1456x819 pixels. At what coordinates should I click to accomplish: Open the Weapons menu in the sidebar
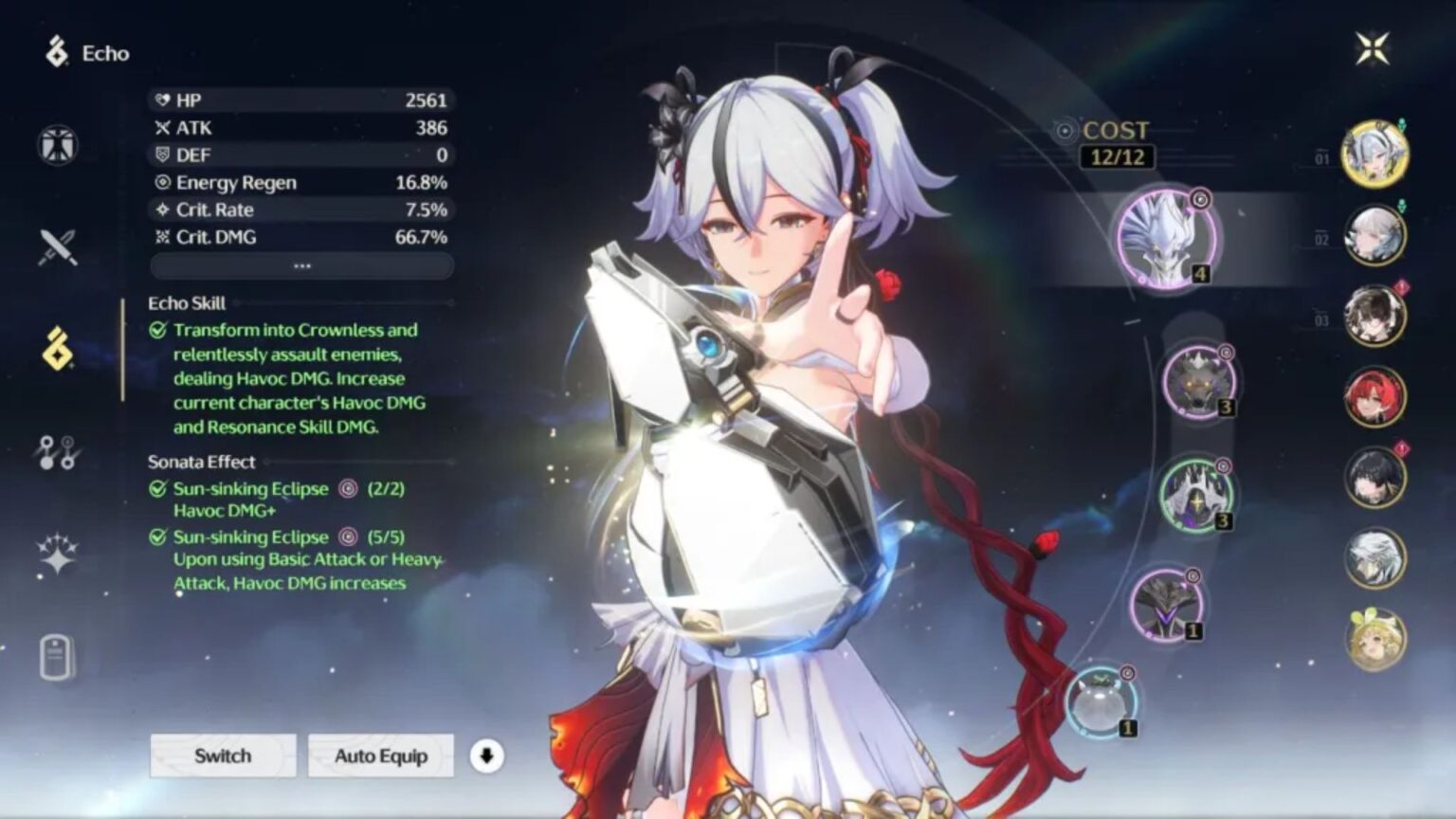[57, 246]
